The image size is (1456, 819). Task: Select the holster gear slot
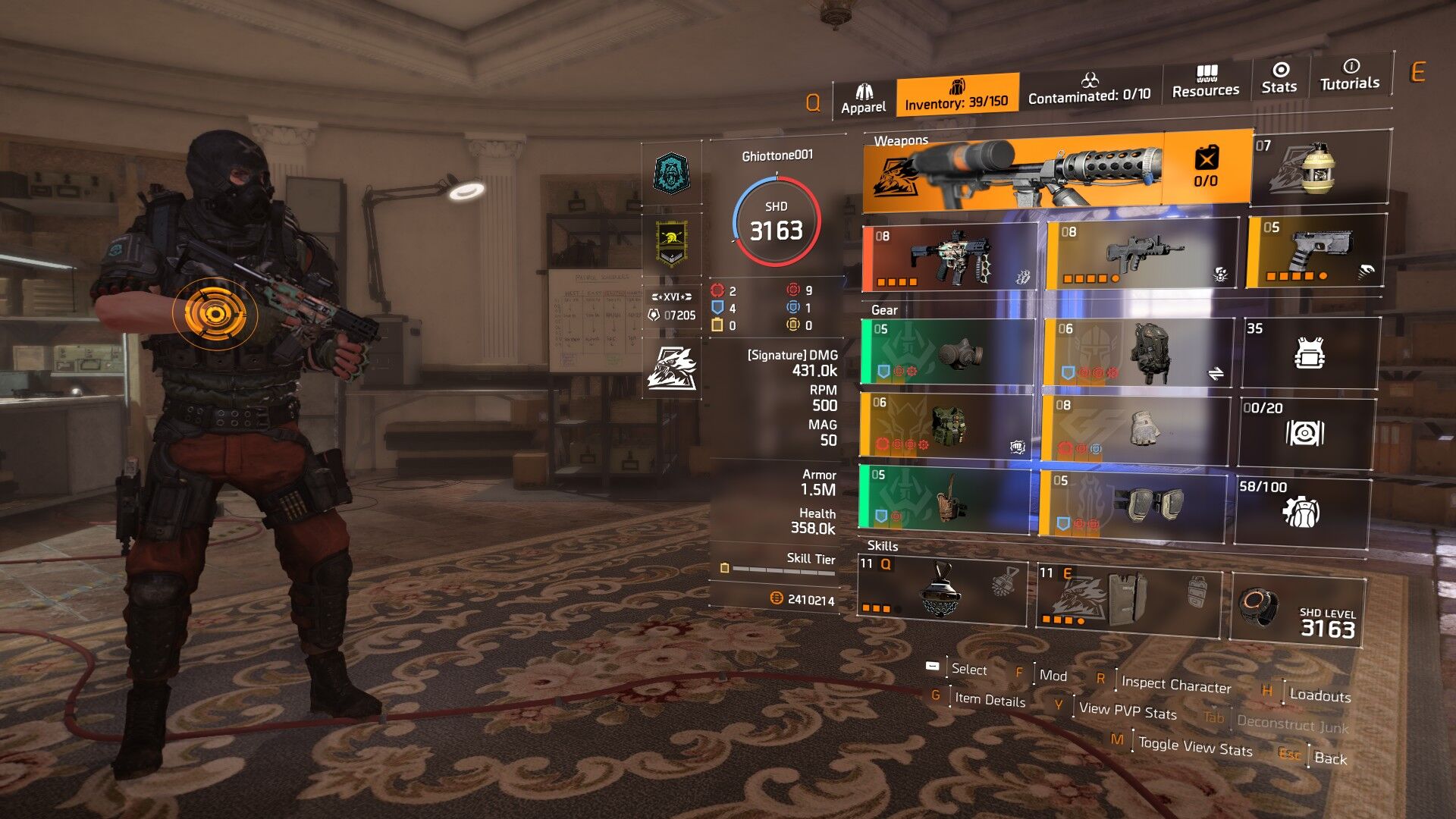click(x=944, y=497)
